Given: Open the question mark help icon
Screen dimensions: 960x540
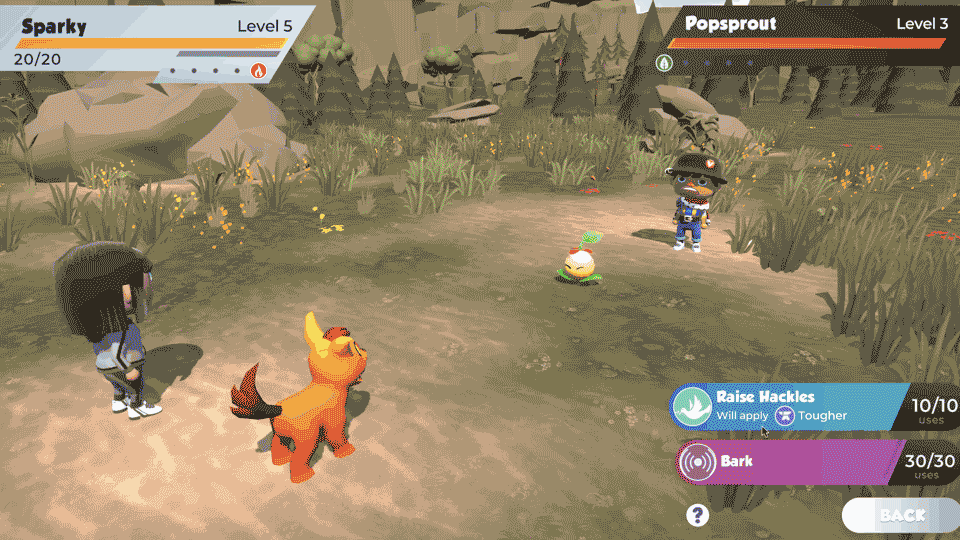Looking at the screenshot, I should click(698, 515).
